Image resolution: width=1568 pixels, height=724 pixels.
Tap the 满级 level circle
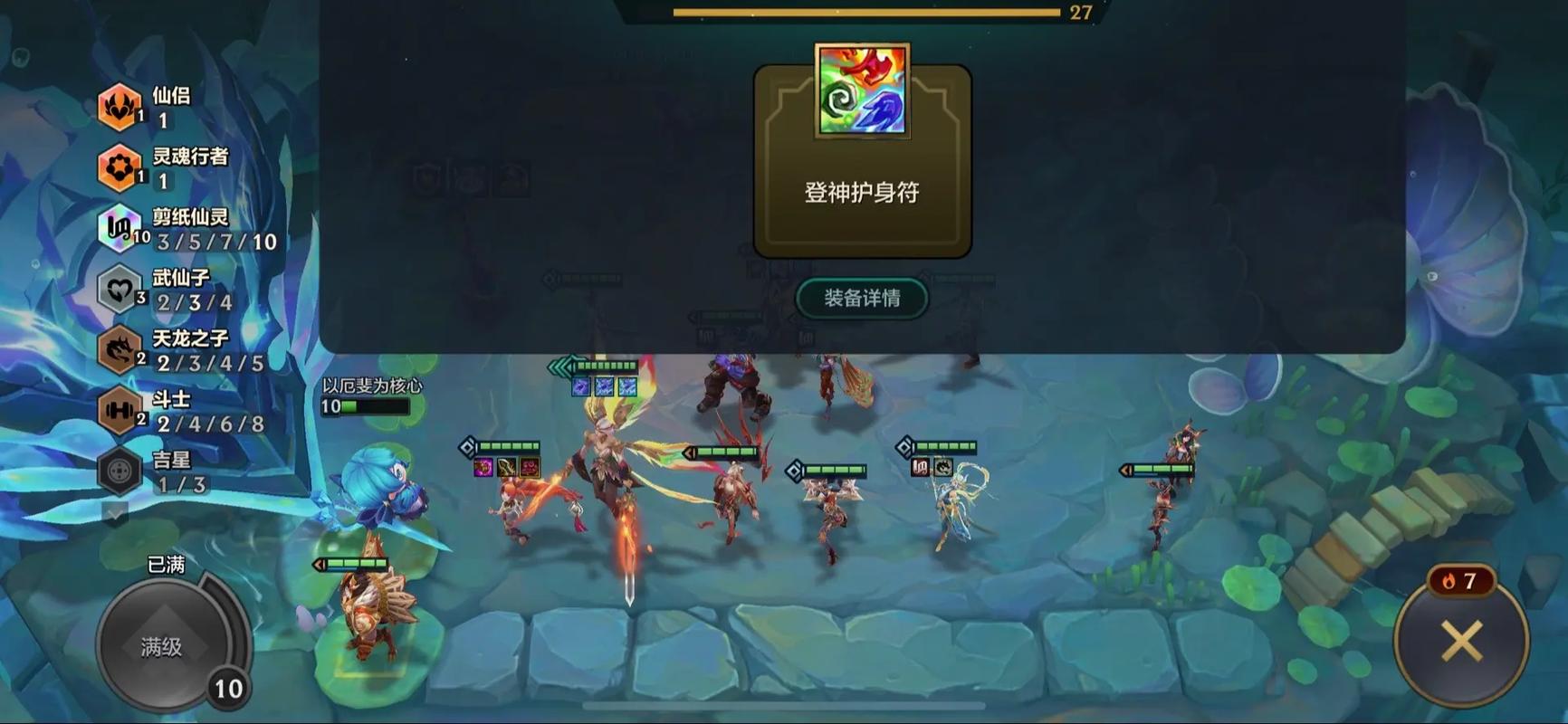click(x=167, y=638)
